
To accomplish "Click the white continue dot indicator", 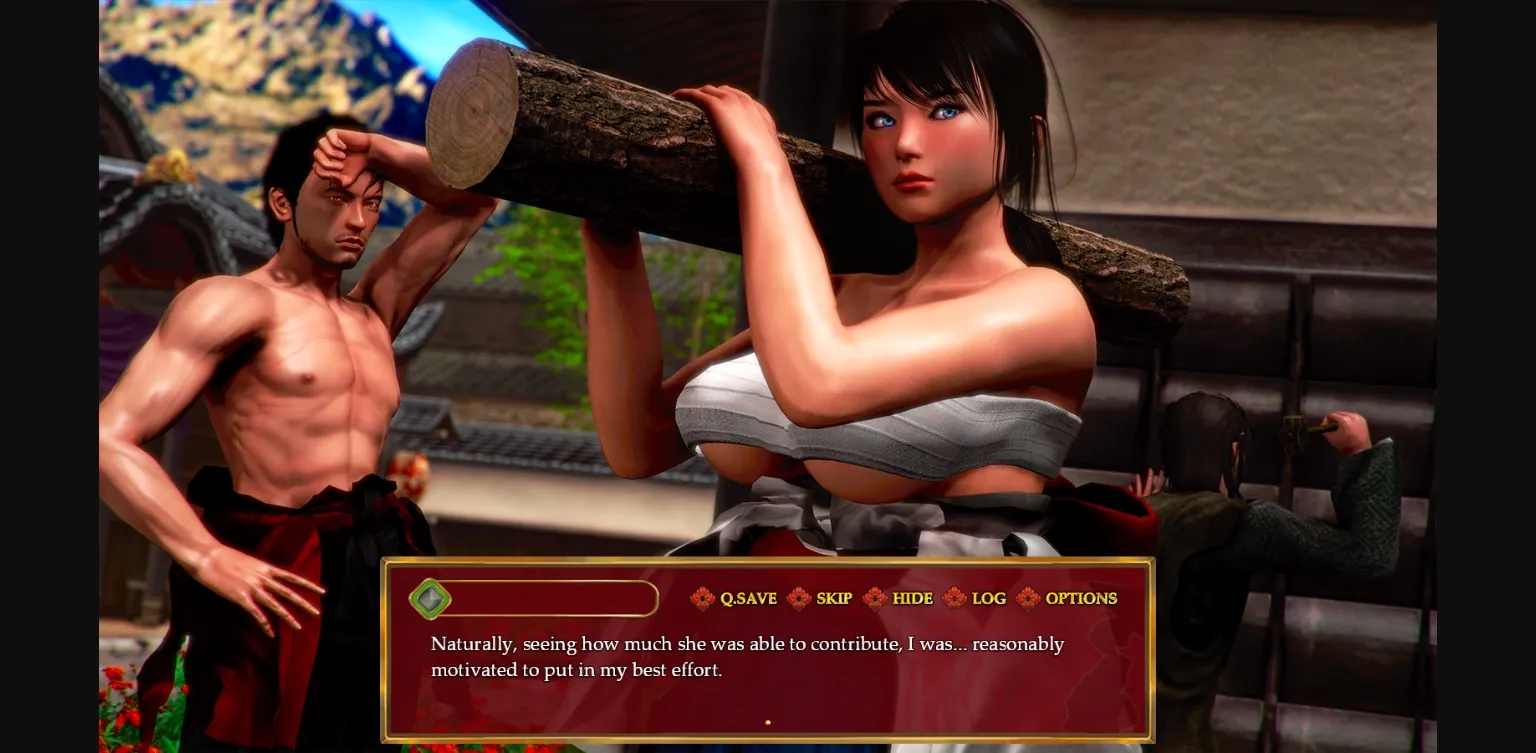I will click(x=768, y=721).
